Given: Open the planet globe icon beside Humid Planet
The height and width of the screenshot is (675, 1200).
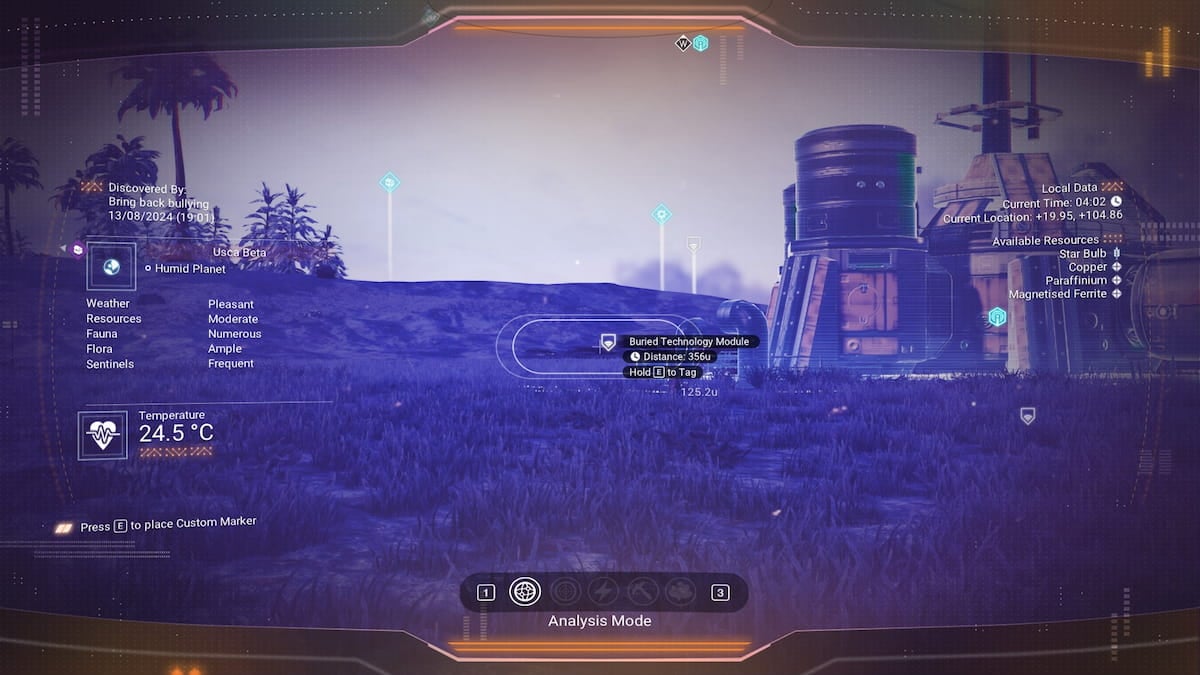Looking at the screenshot, I should click(x=111, y=267).
